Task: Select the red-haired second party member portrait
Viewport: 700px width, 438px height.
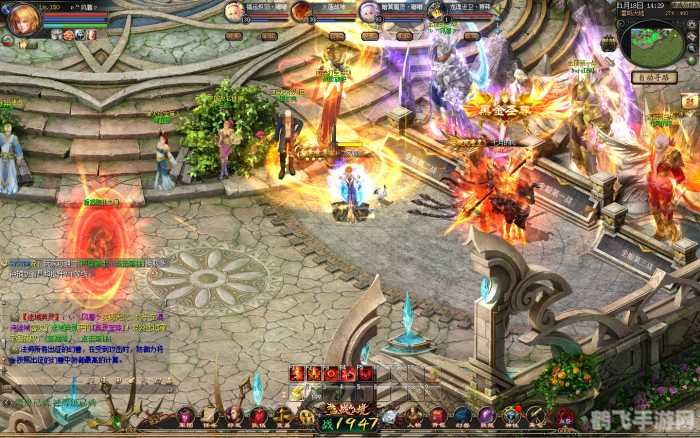Action: point(300,12)
